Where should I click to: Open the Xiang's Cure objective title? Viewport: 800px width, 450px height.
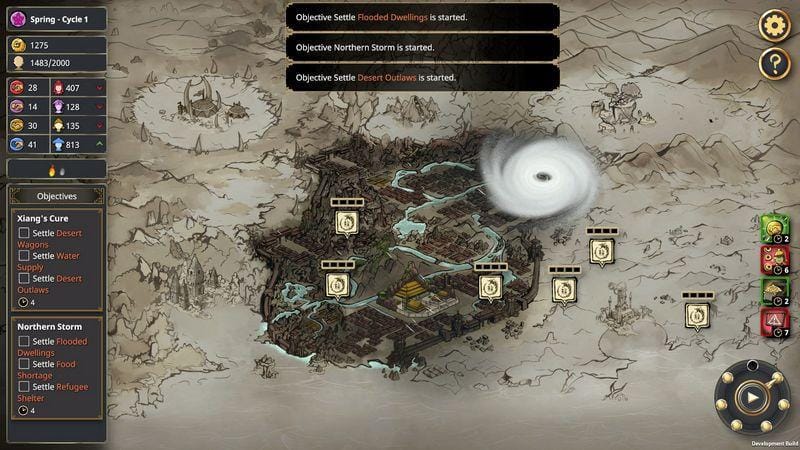[x=44, y=217]
